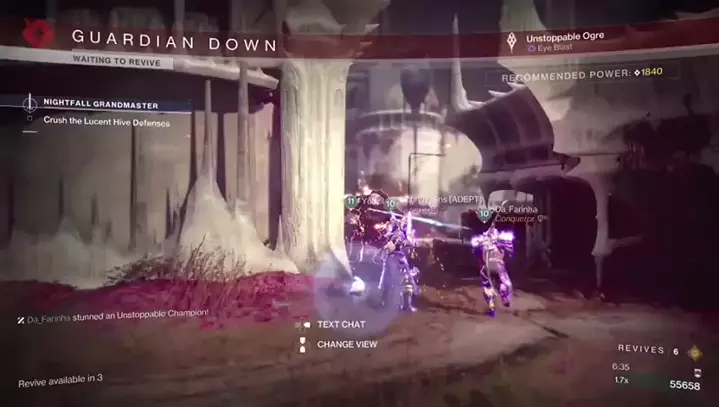The height and width of the screenshot is (407, 719).
Task: Click the Revives token icon
Action: coord(695,352)
